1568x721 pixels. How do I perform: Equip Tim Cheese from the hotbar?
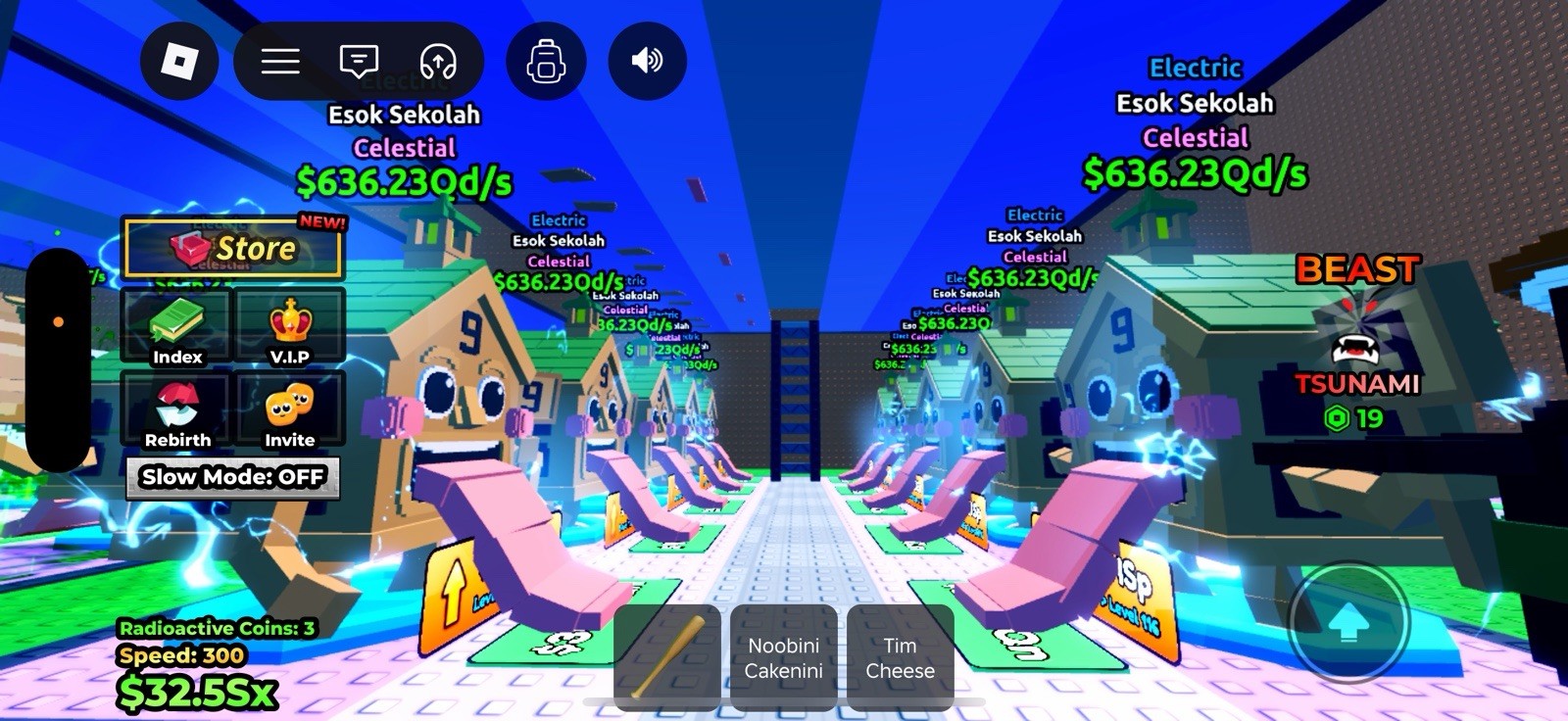tap(900, 657)
